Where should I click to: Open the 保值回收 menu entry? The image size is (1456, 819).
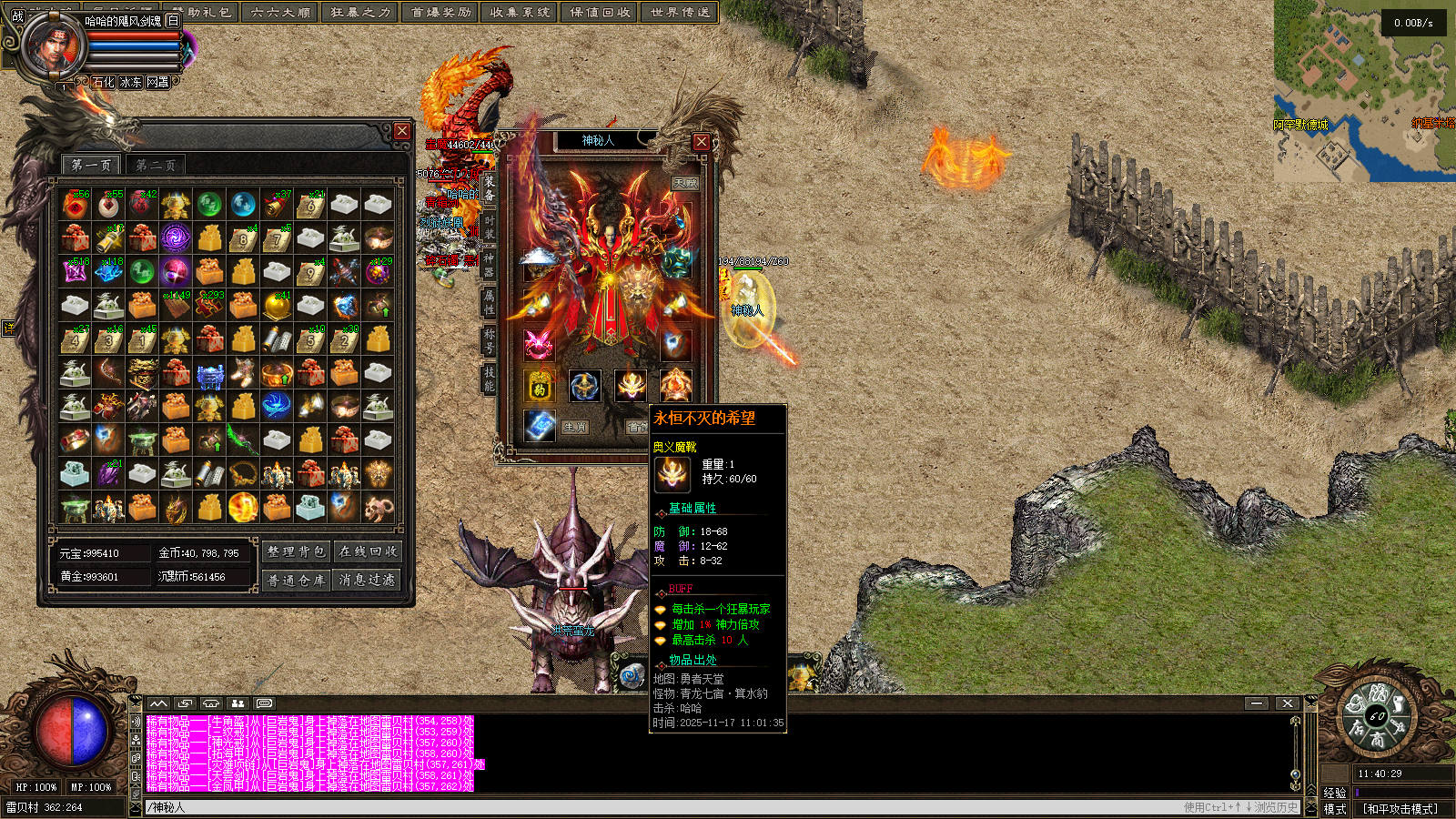[601, 13]
